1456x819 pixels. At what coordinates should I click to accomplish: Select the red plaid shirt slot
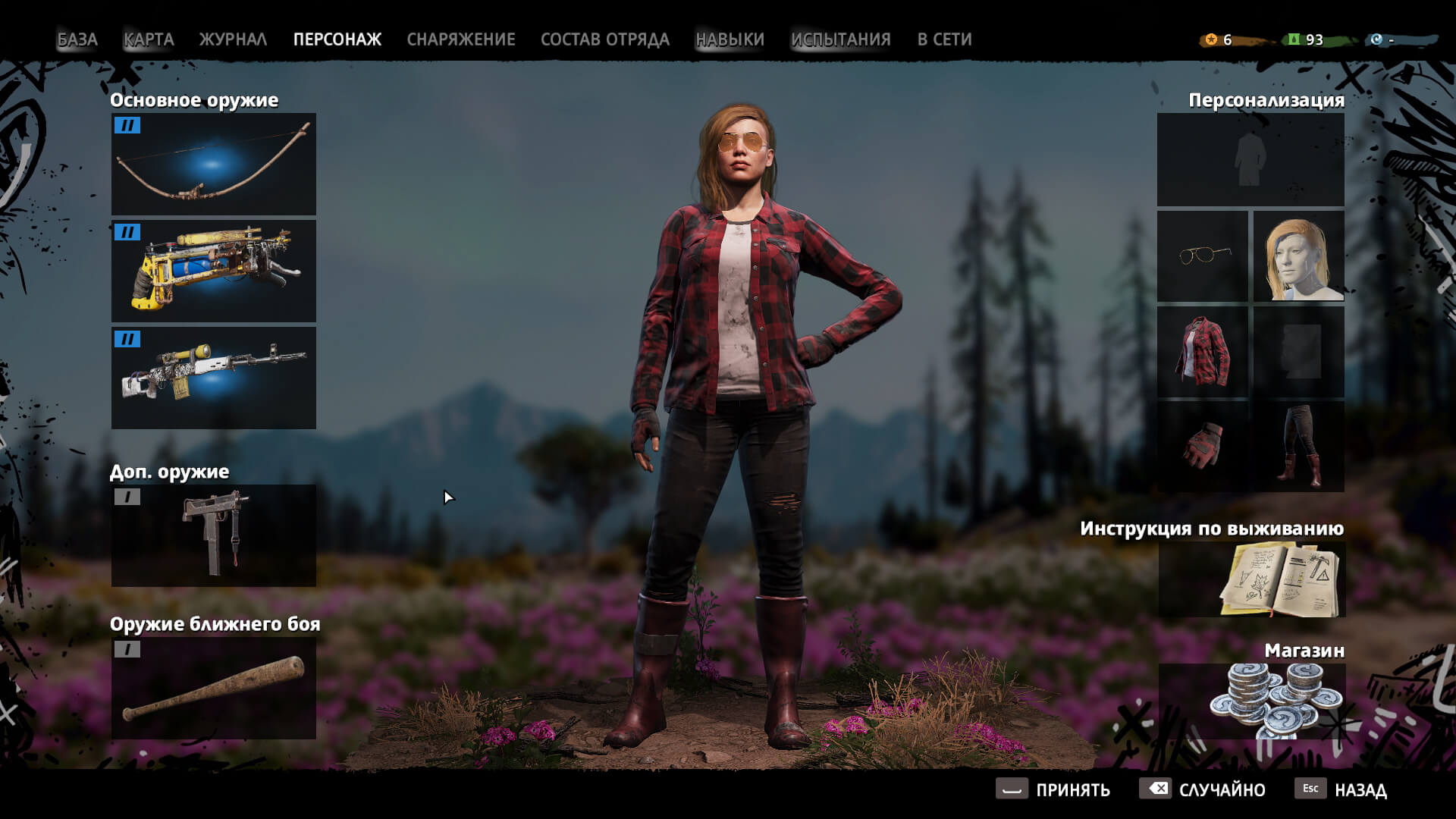1203,352
